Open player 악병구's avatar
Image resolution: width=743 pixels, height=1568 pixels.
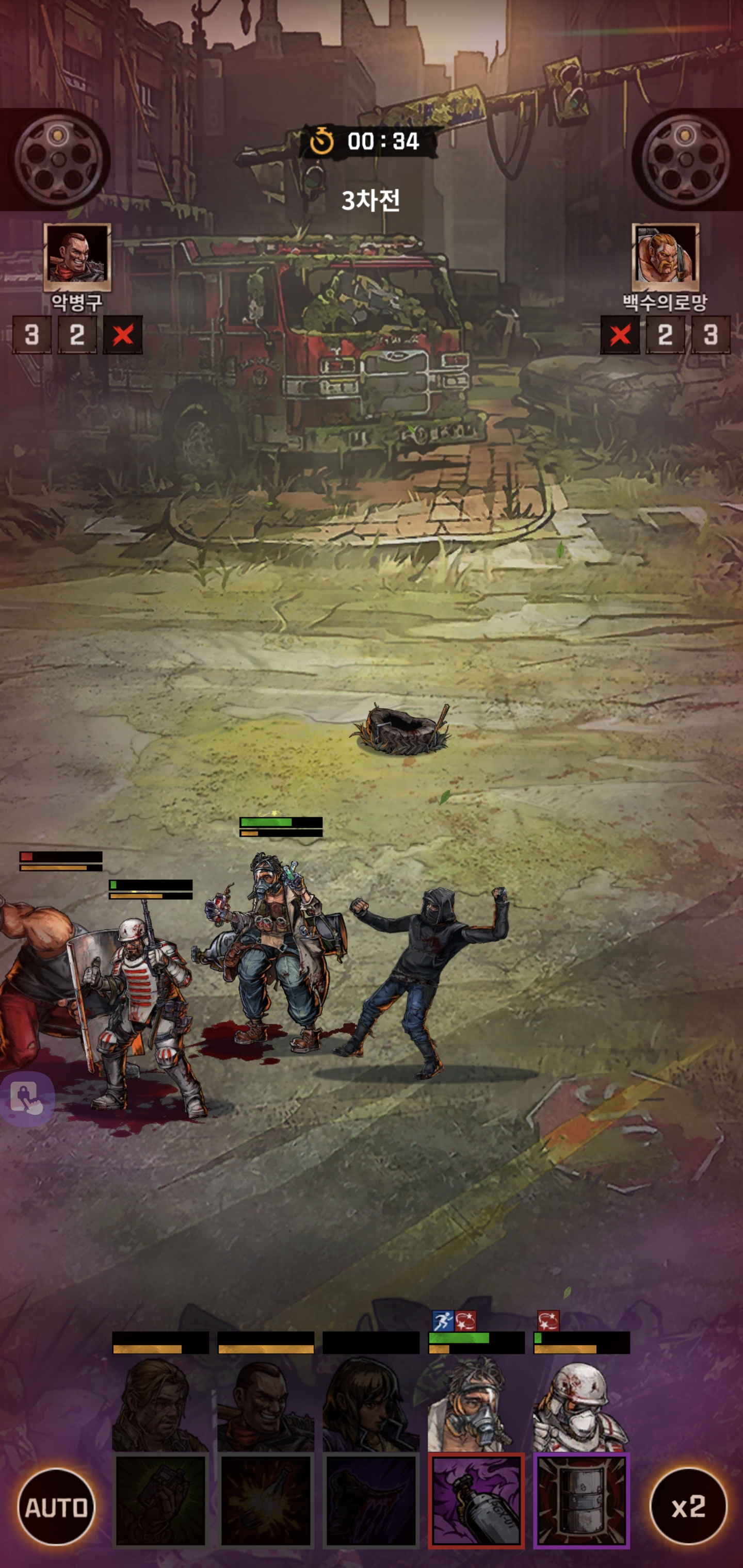(77, 256)
